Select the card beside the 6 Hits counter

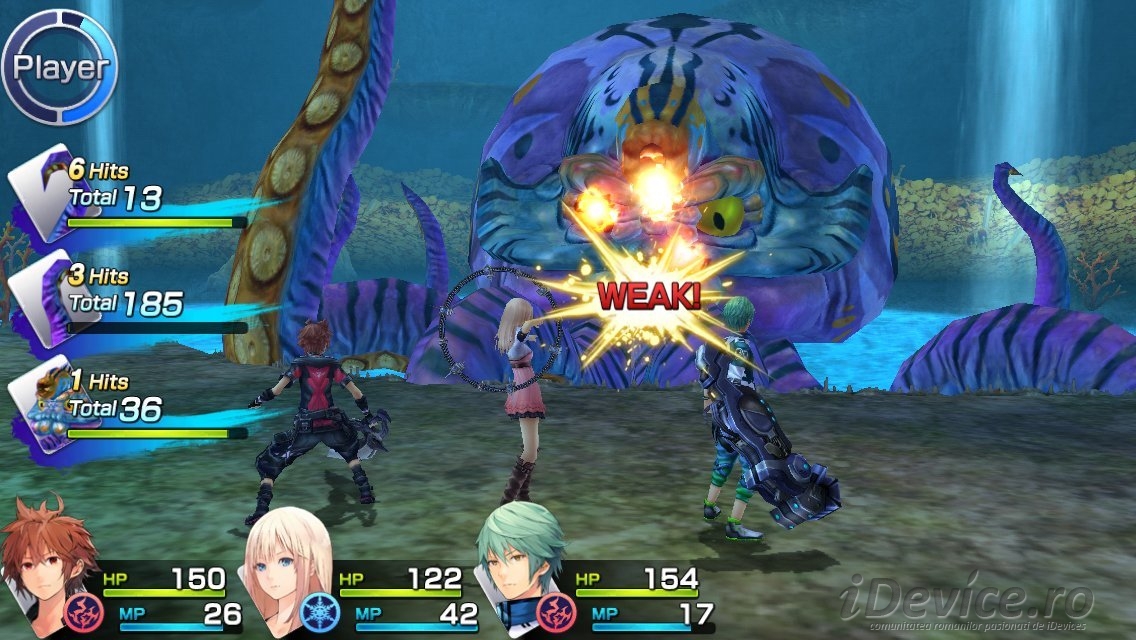tap(38, 192)
